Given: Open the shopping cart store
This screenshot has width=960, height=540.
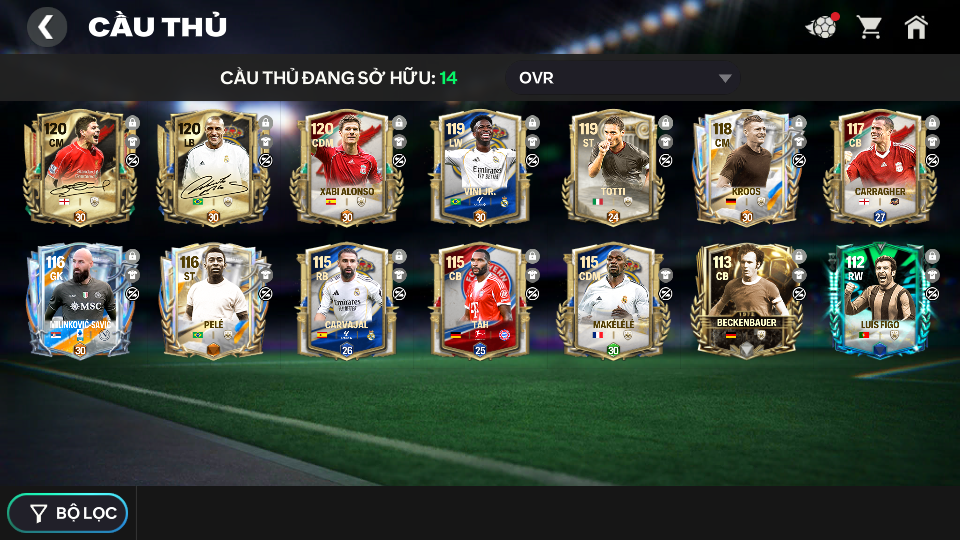Looking at the screenshot, I should point(869,27).
